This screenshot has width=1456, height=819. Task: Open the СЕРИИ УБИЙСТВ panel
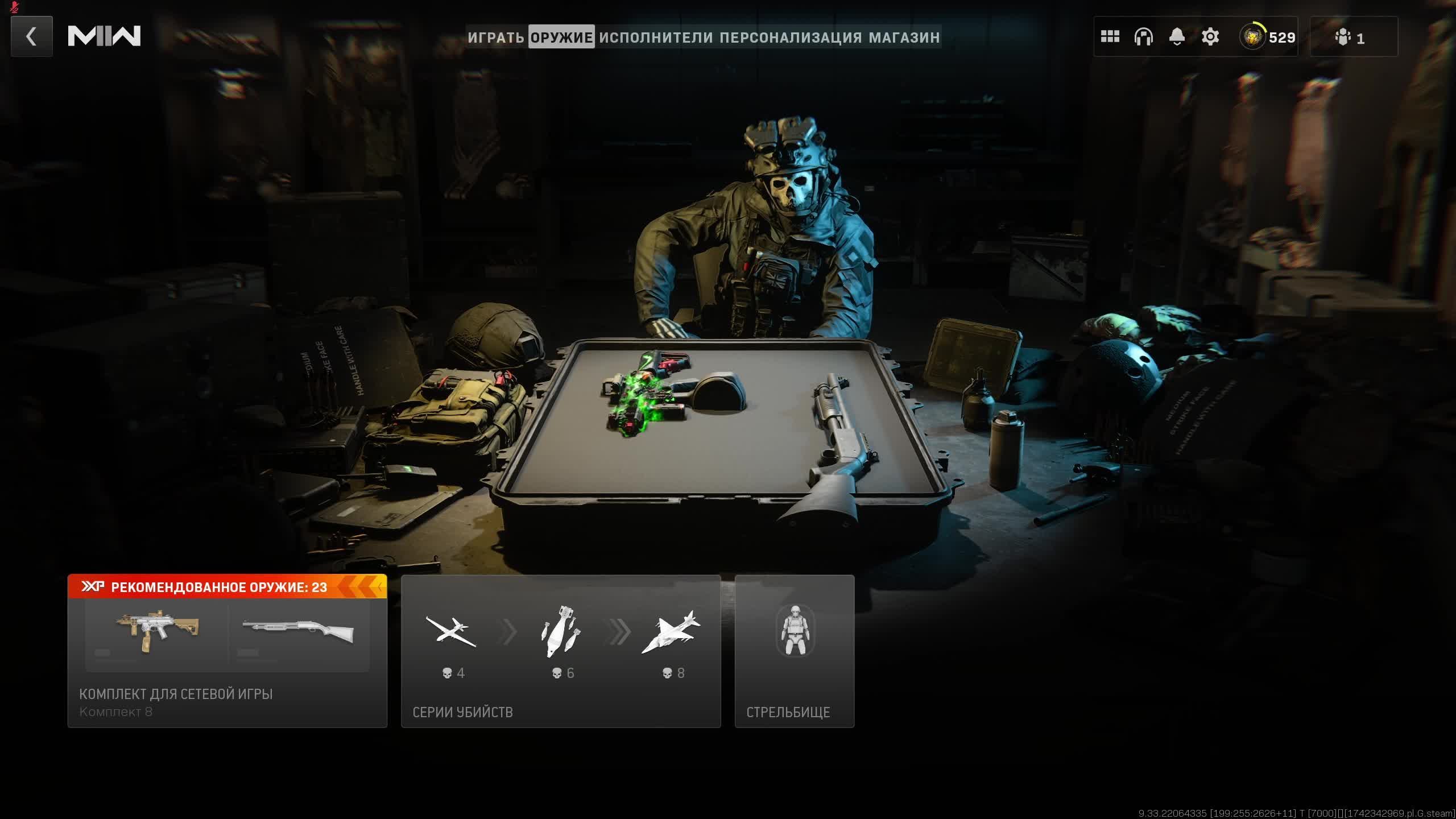point(561,651)
